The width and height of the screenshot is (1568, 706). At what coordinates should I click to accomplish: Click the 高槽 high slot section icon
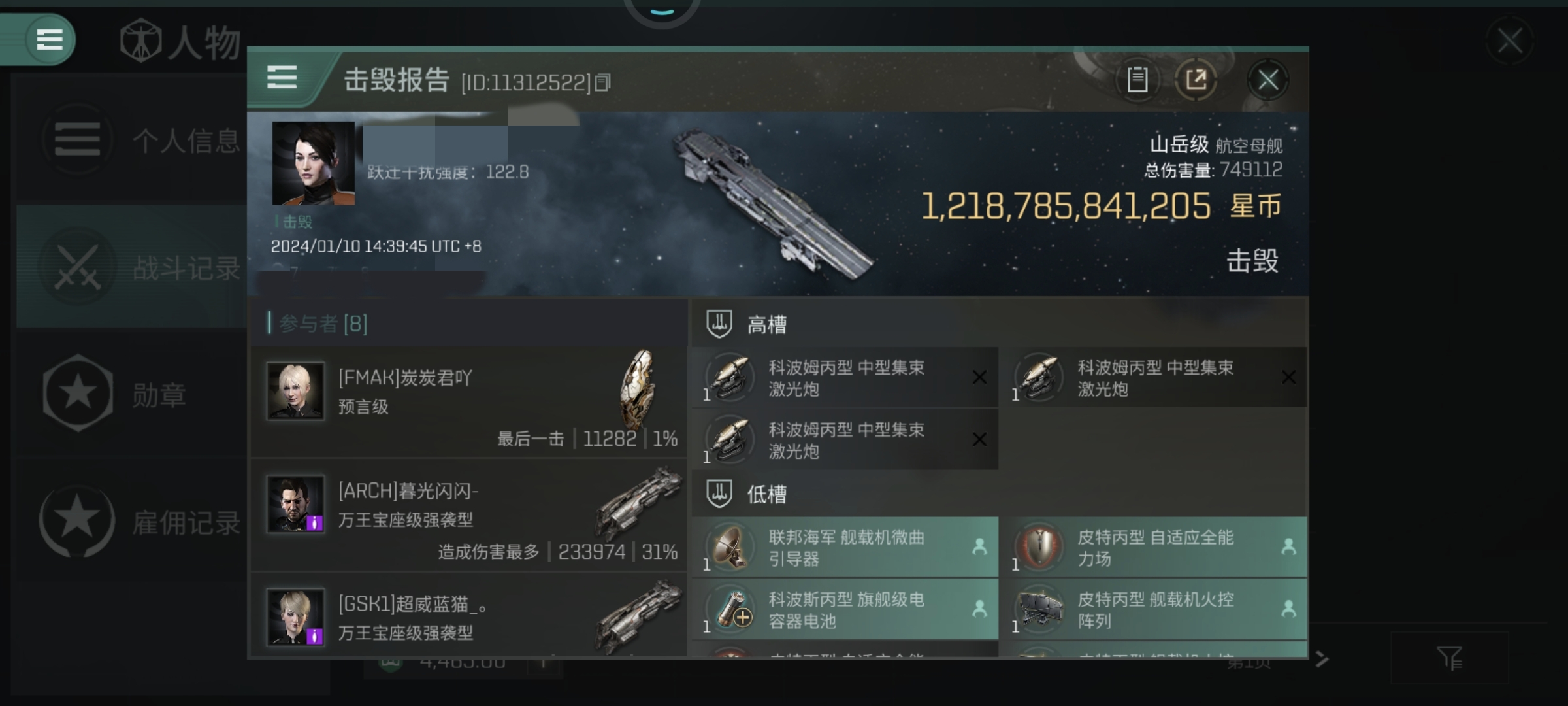719,323
